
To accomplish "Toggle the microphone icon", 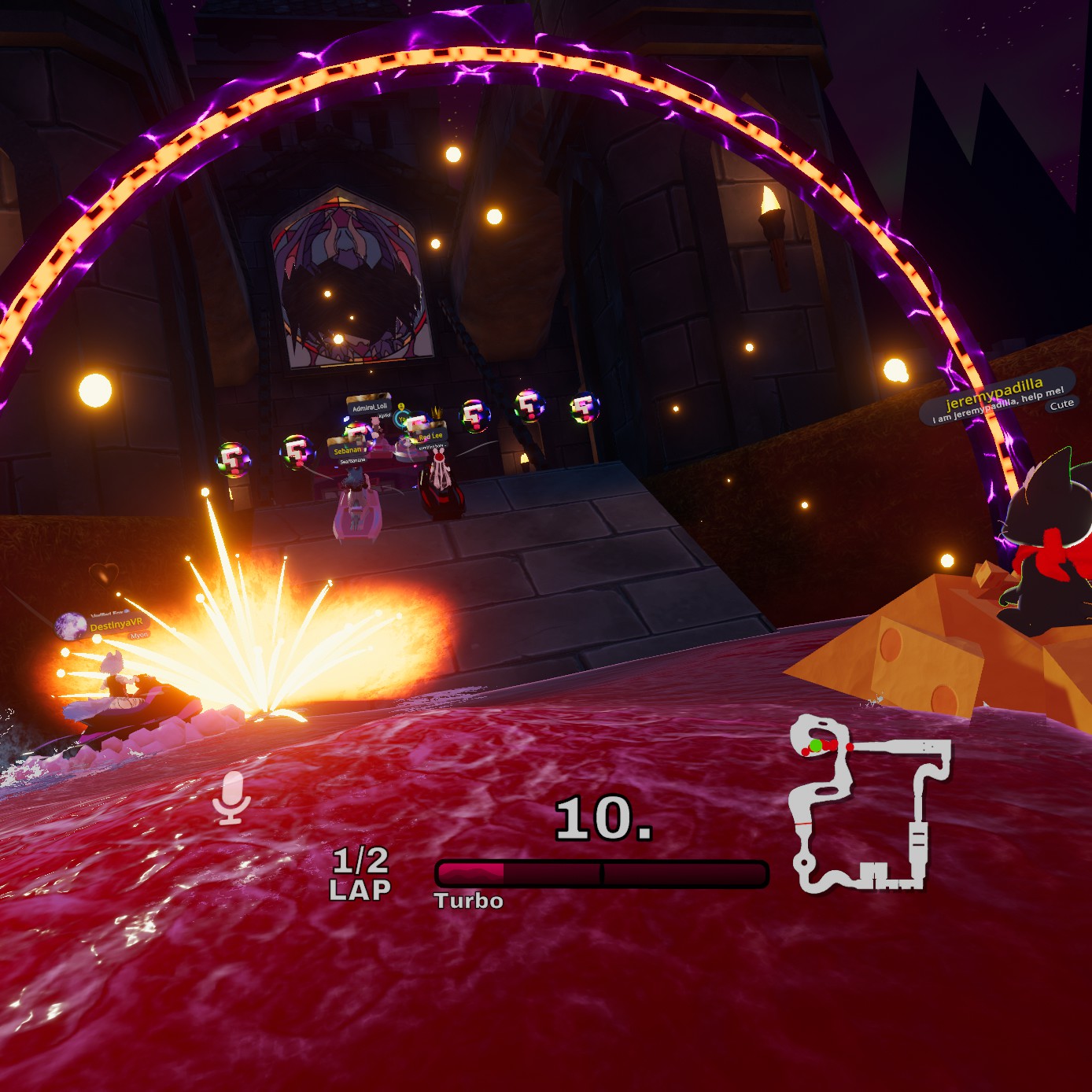I will coord(231,797).
